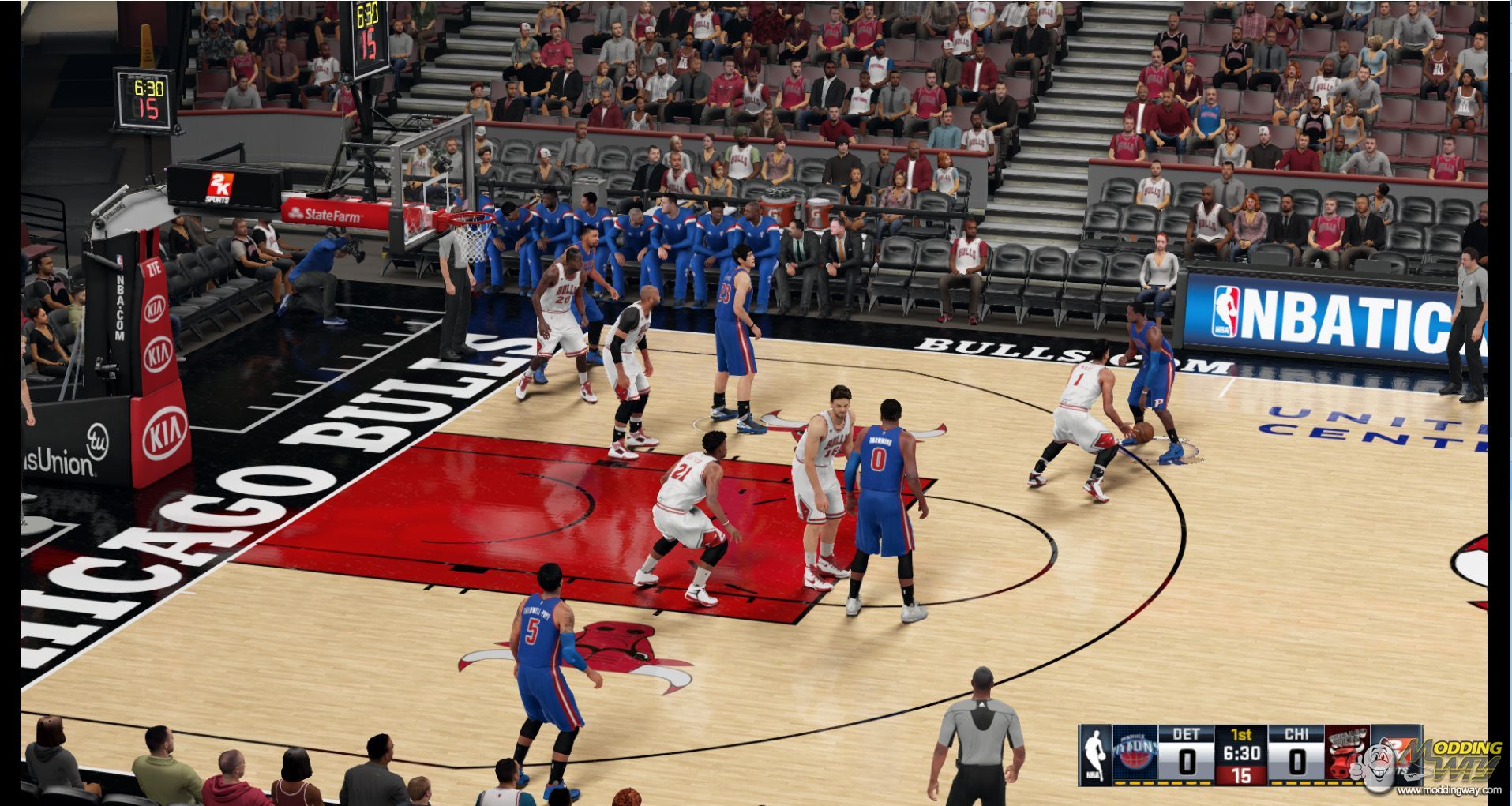Click the Chicago Bulls logo in the scorebug

point(1347,755)
